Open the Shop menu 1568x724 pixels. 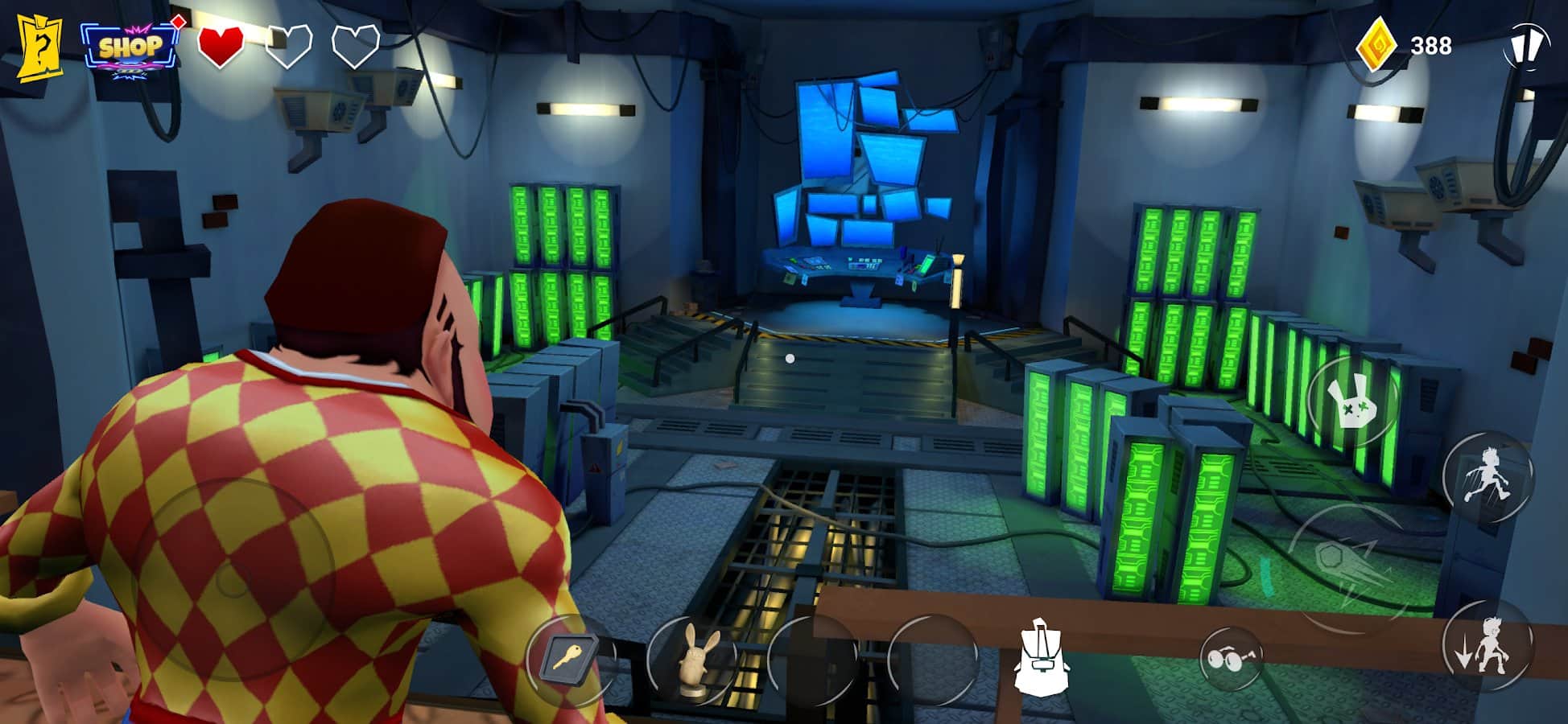click(129, 48)
